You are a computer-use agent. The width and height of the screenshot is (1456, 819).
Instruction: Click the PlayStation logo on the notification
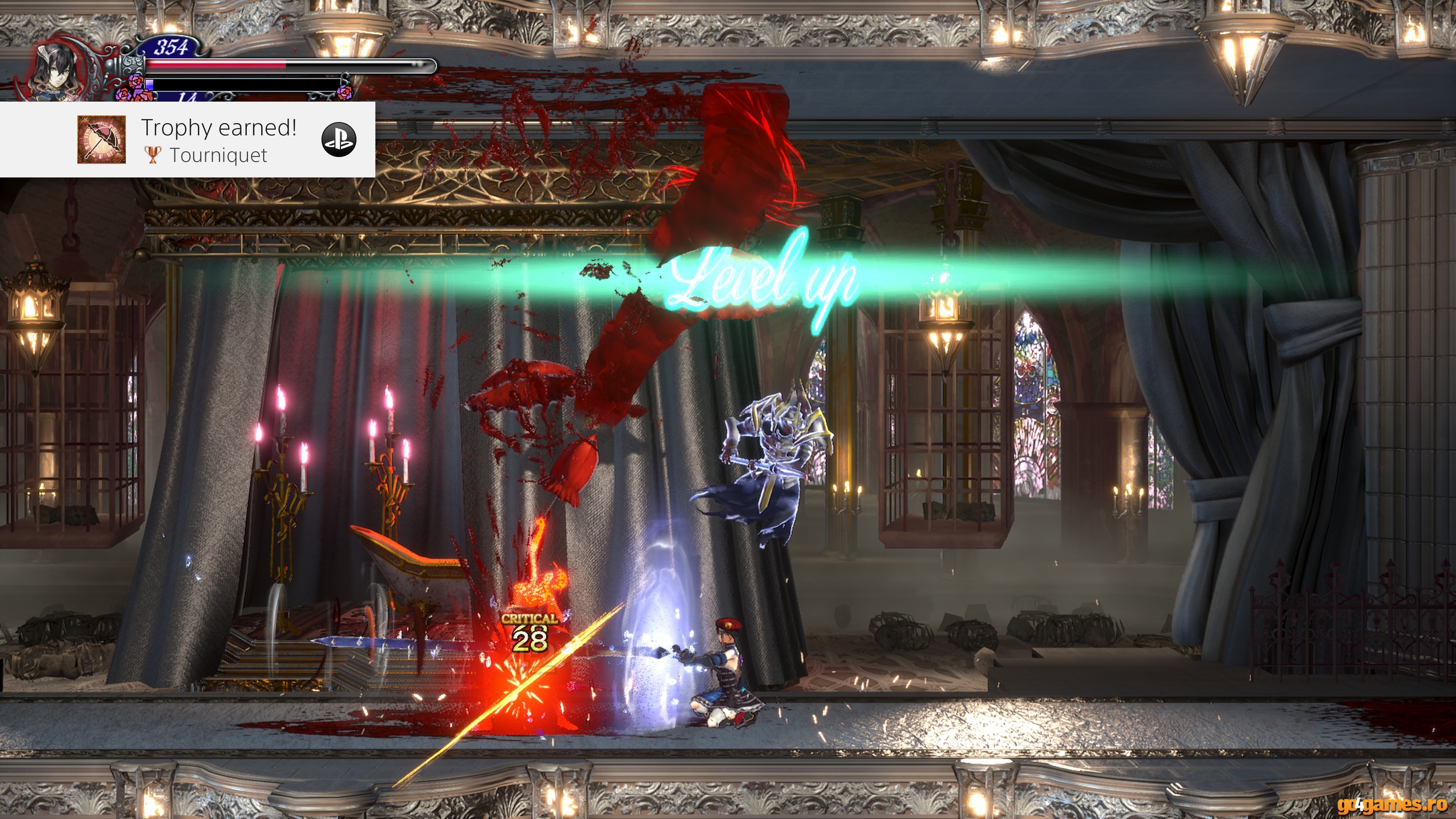pyautogui.click(x=339, y=140)
